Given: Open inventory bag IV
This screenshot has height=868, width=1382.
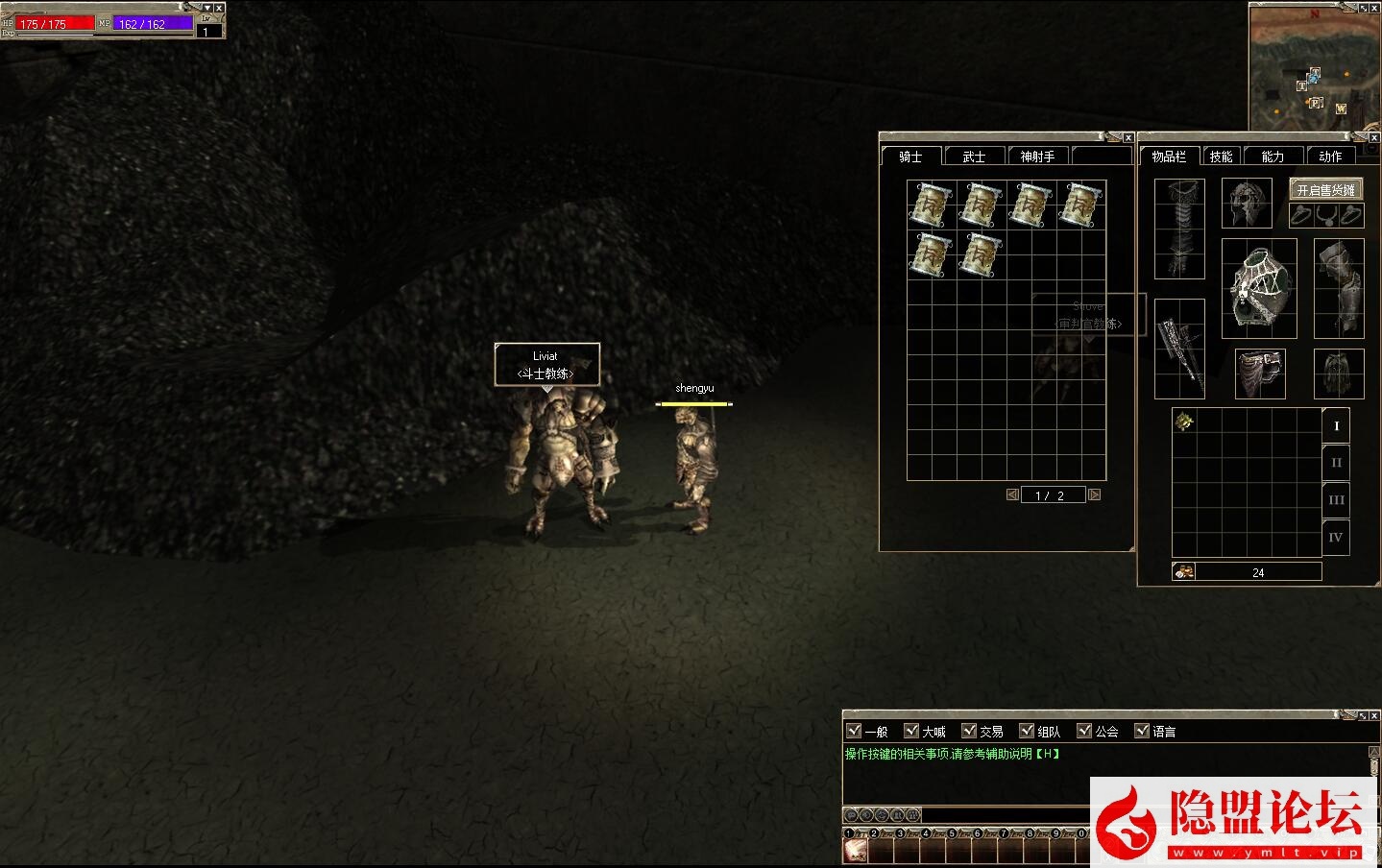Looking at the screenshot, I should click(1336, 538).
